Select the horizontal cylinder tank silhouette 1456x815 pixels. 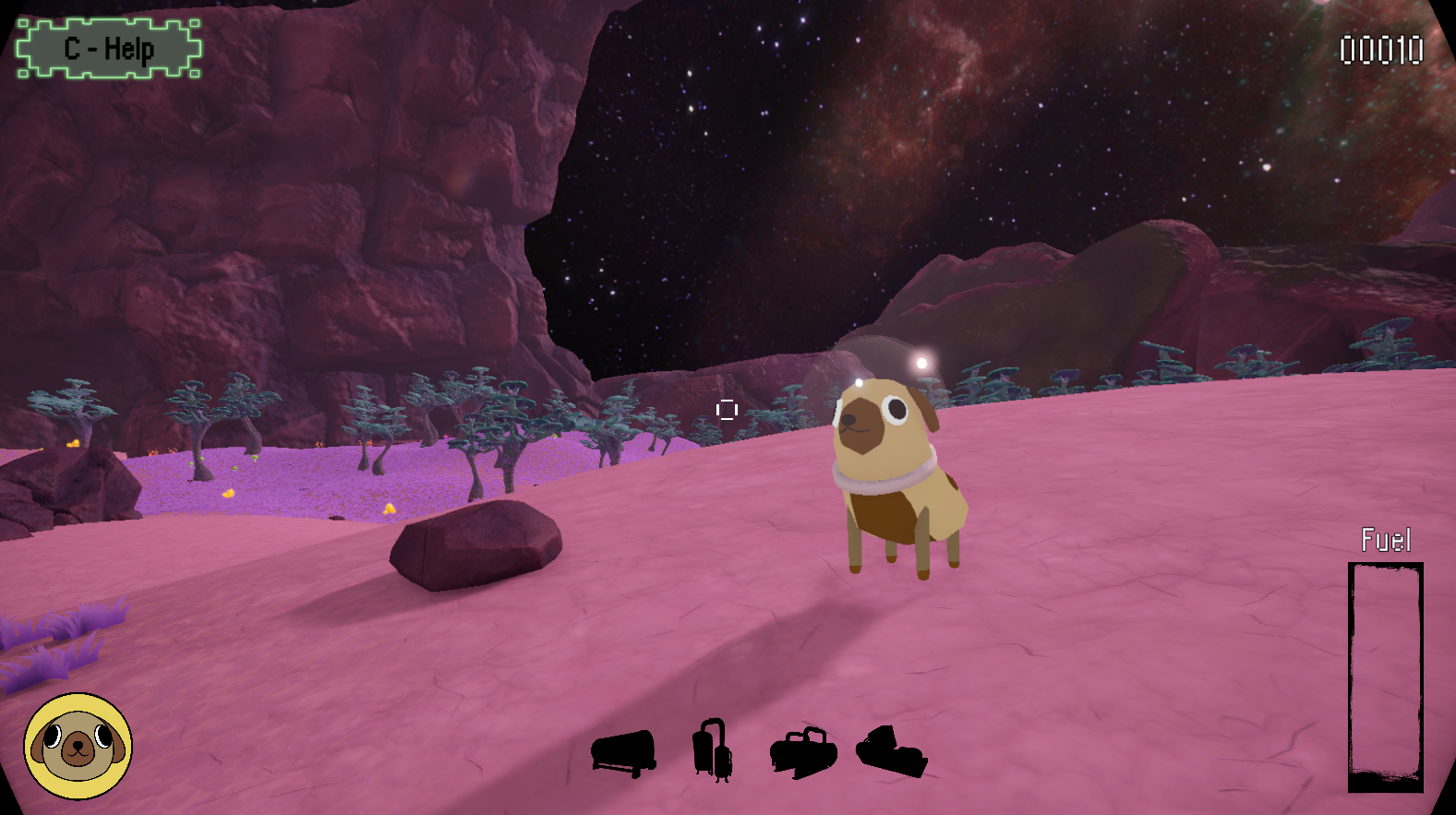(624, 752)
